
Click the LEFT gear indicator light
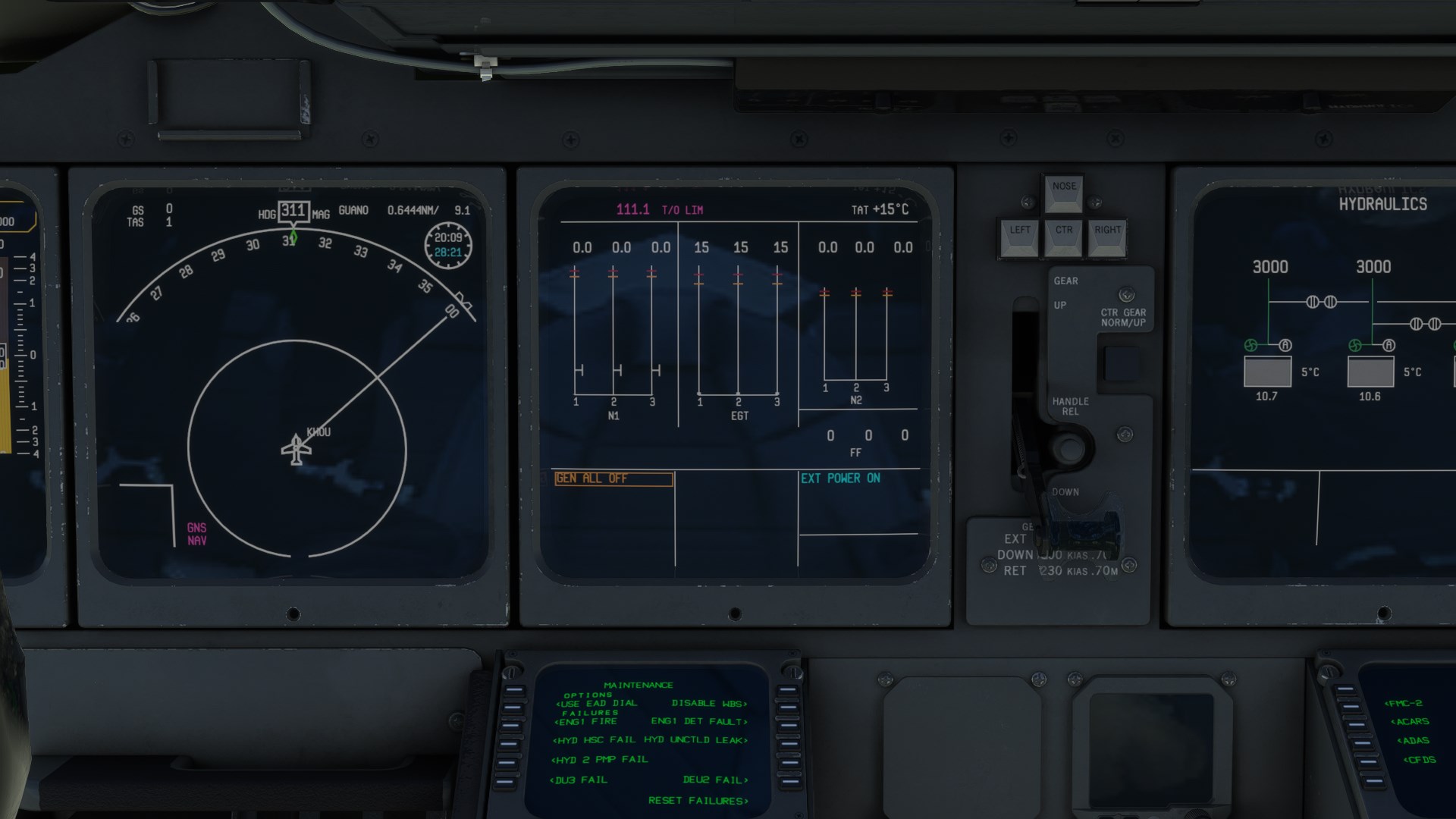coord(1020,238)
